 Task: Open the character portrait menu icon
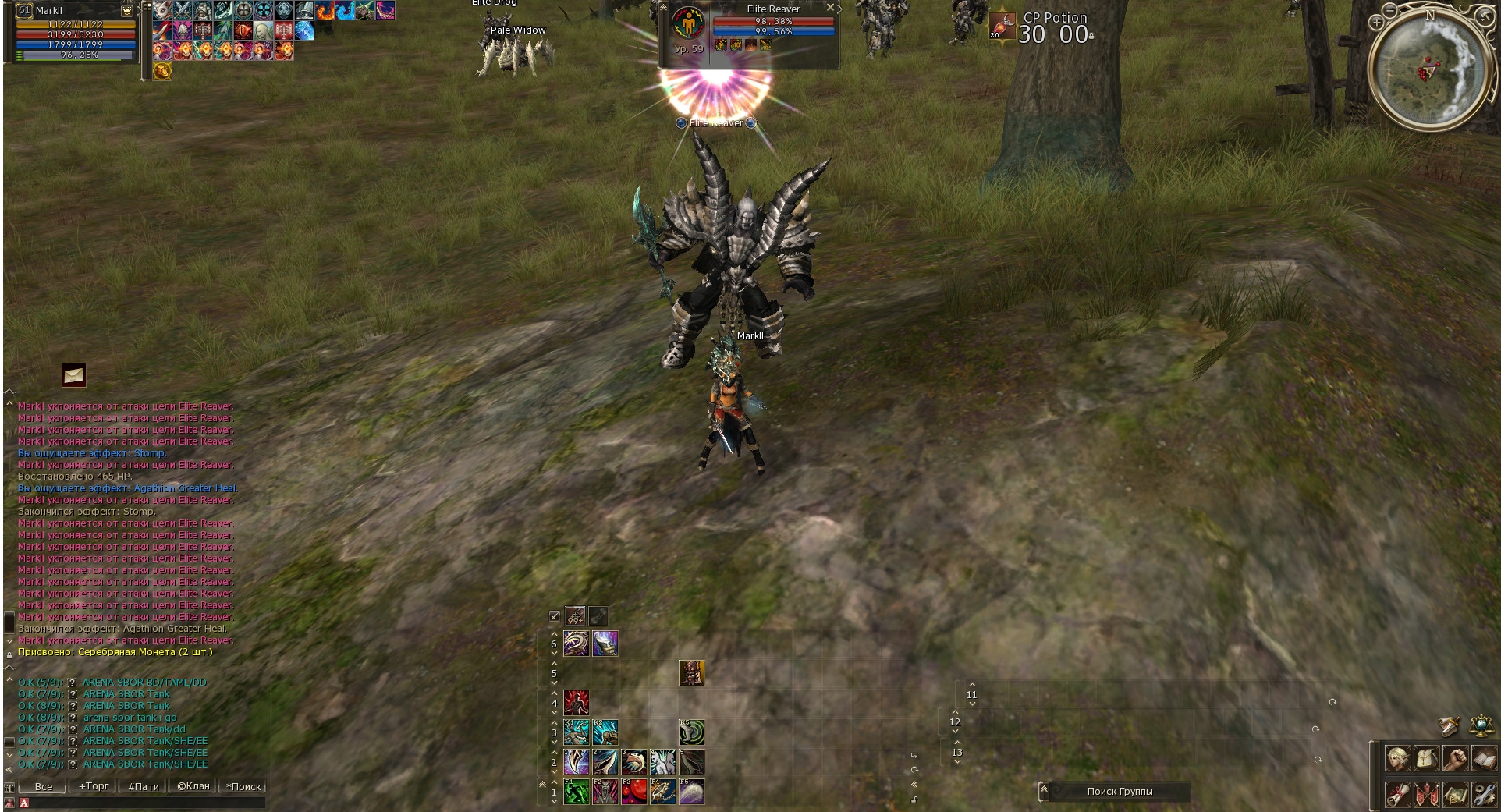1397,758
